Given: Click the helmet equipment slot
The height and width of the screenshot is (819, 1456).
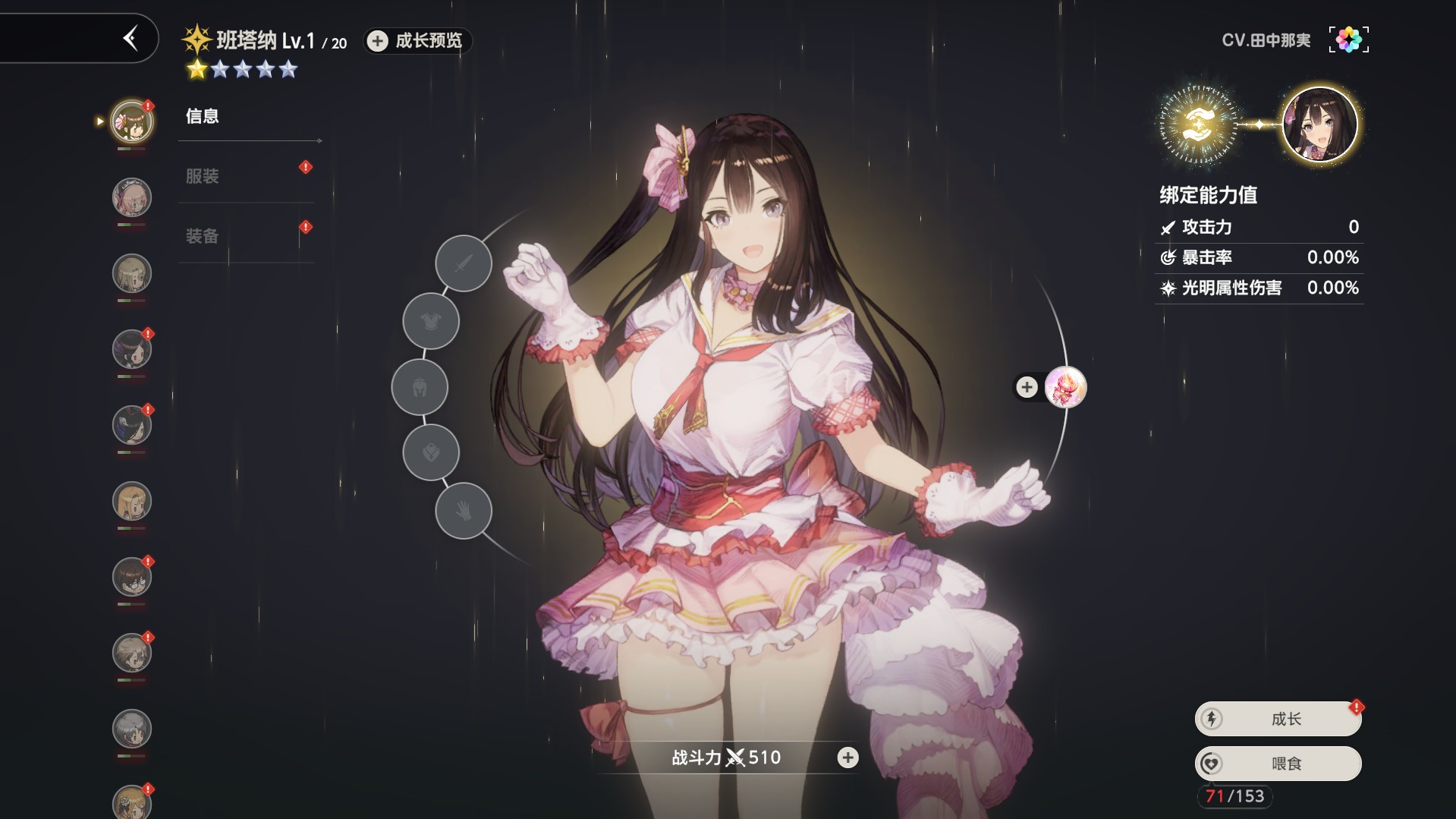Looking at the screenshot, I should point(420,387).
